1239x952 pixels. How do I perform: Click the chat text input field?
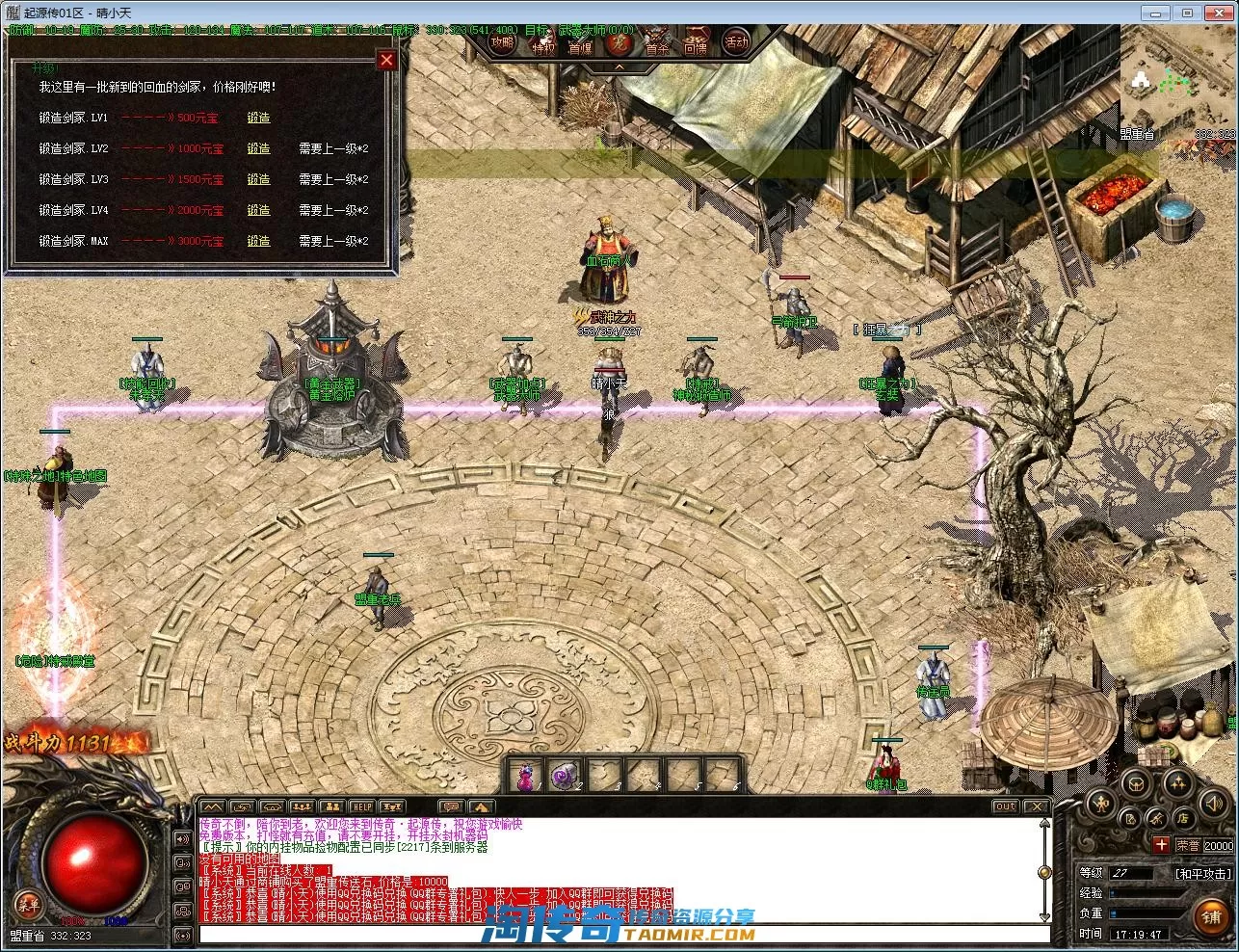621,934
